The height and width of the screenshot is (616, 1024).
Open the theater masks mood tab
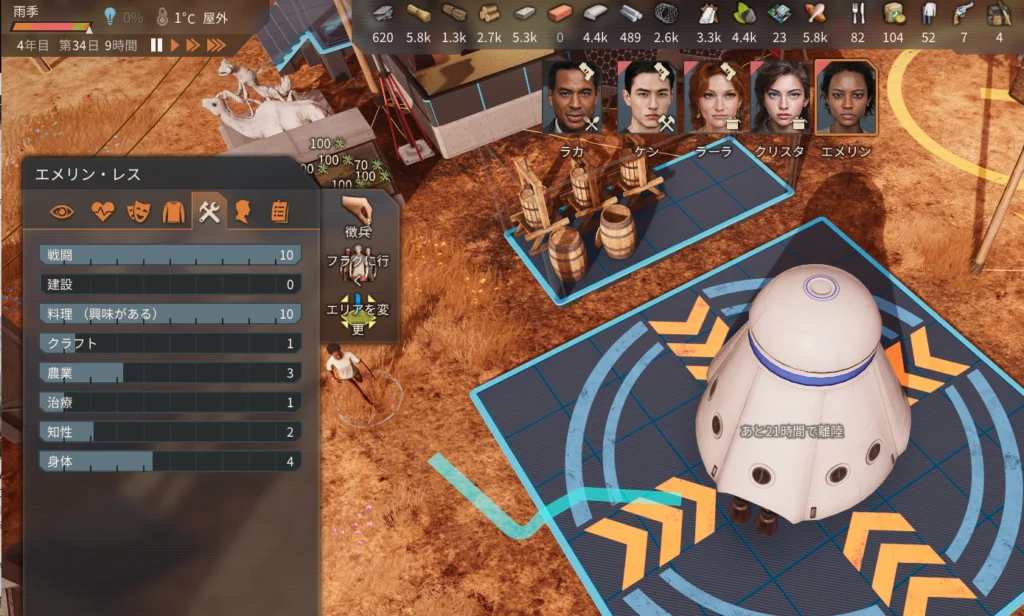[138, 211]
